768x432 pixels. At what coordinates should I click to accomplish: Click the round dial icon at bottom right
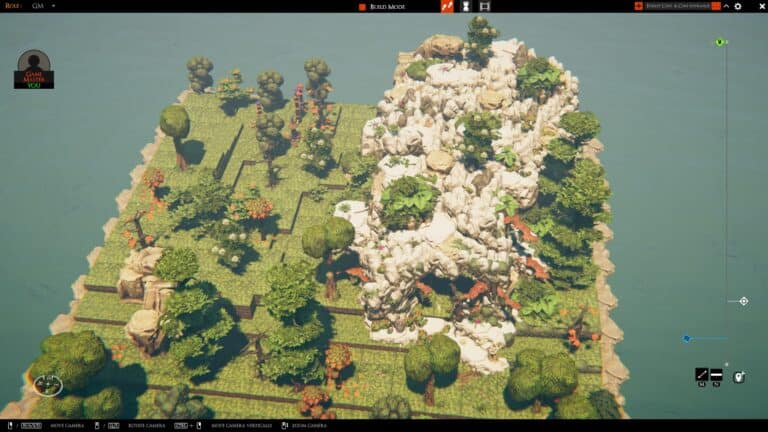[739, 377]
